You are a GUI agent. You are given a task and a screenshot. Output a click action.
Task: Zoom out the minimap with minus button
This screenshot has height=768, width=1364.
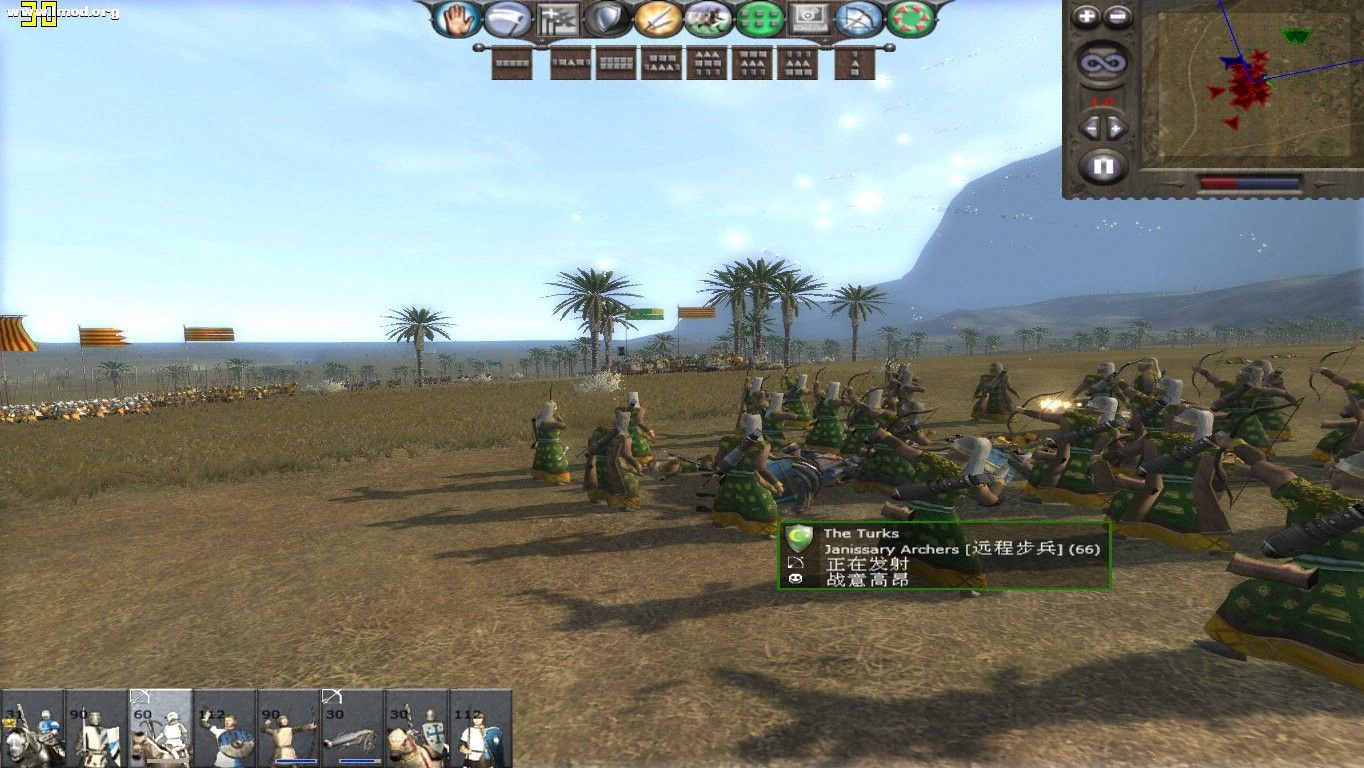pyautogui.click(x=1117, y=16)
